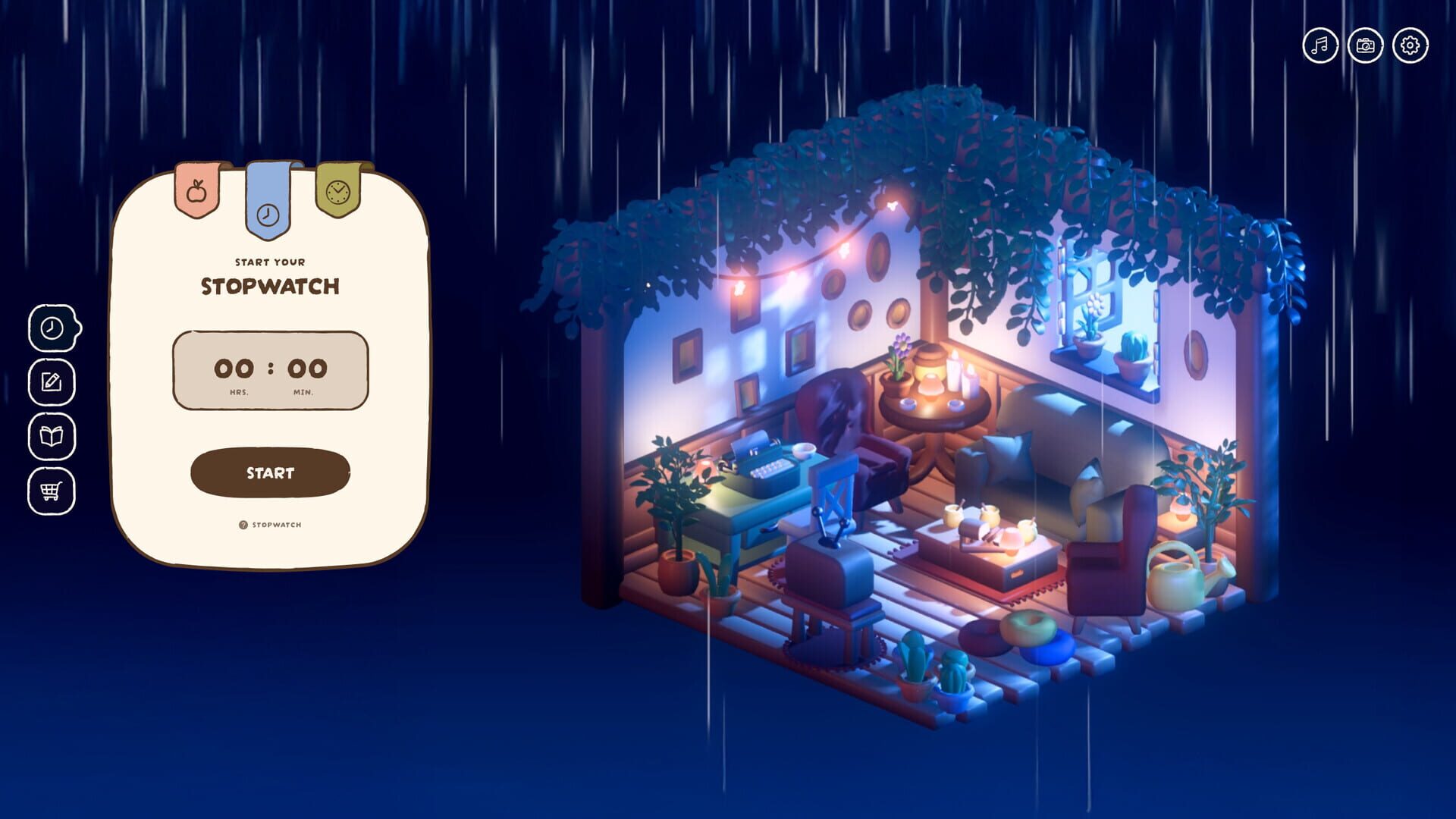Click the HRS value field
Viewport: 1456px width, 819px height.
tap(234, 367)
